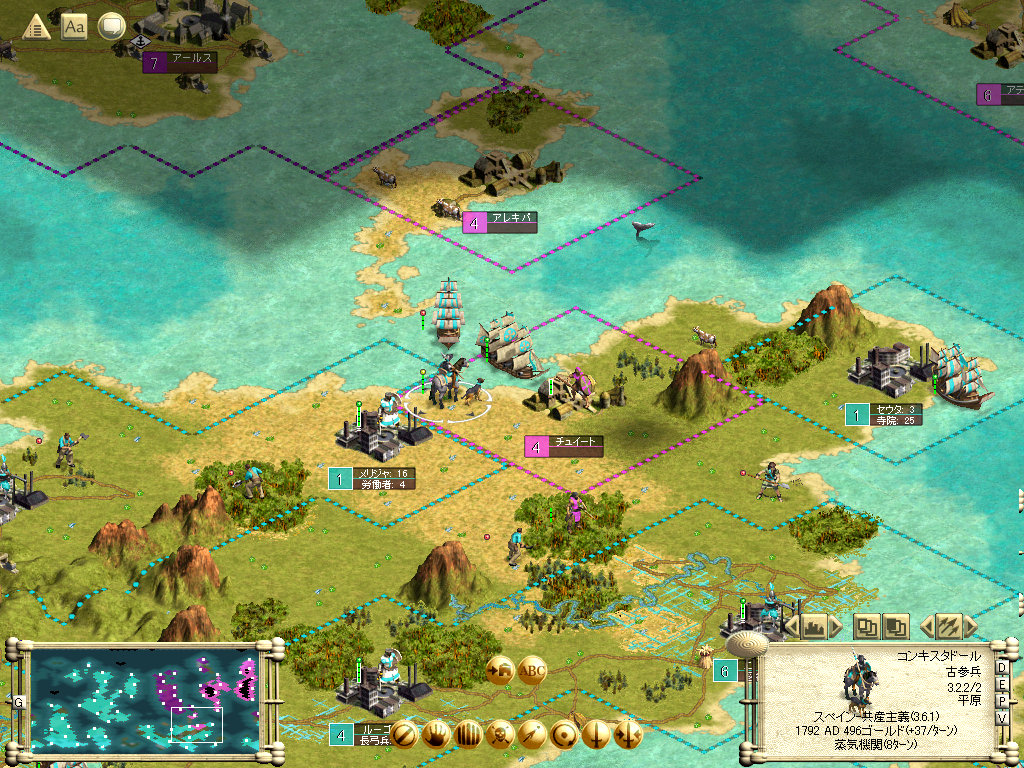
Task: Click the sword with arrows command
Action: (628, 735)
